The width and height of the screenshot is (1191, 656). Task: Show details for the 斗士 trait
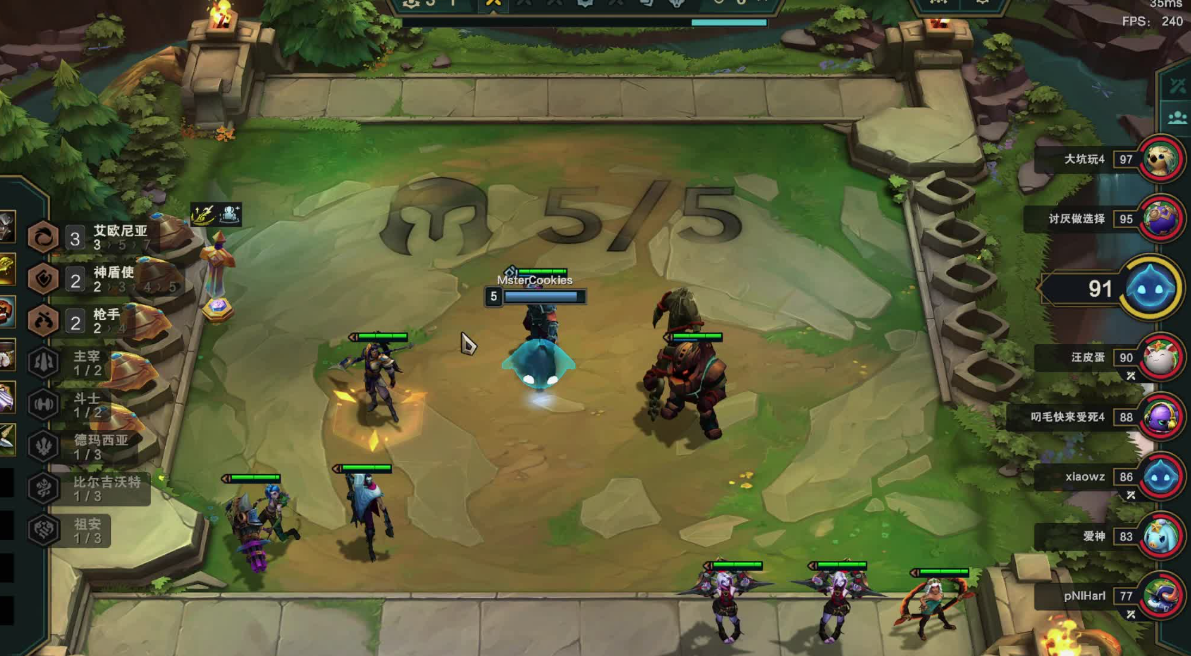(80, 403)
